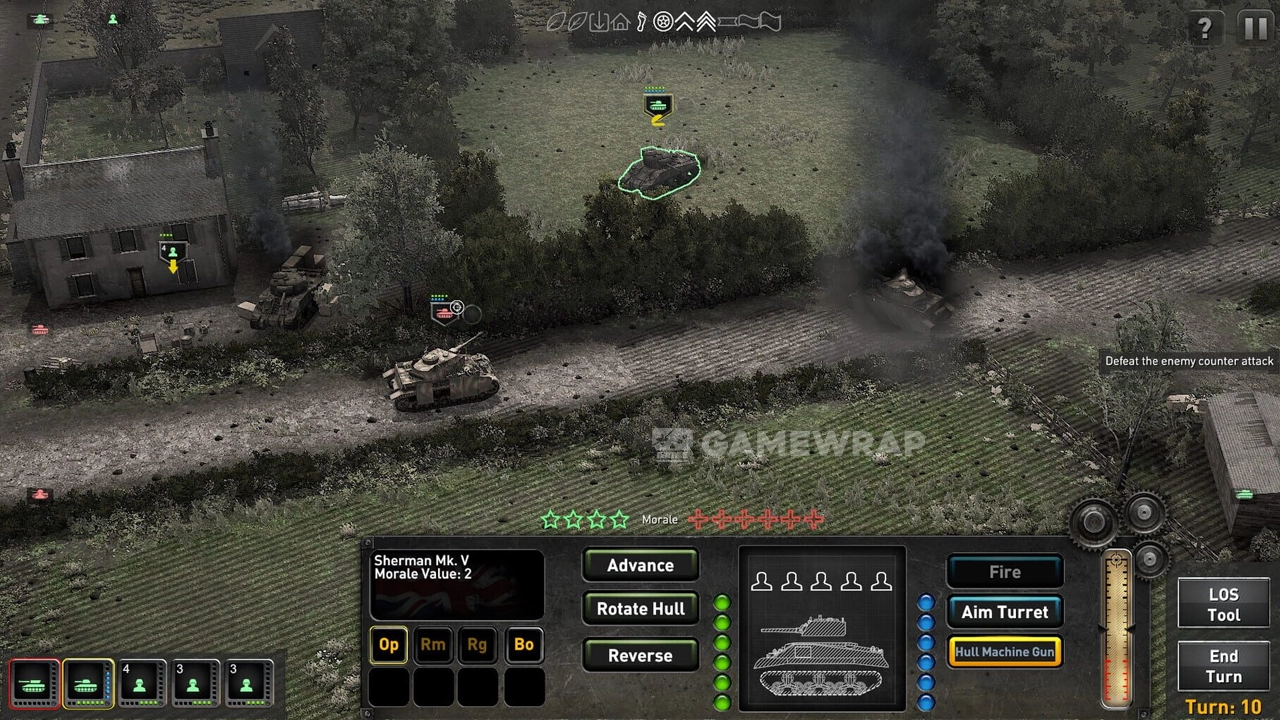
Task: Click the infantry marker over the farmhouse
Action: (172, 252)
